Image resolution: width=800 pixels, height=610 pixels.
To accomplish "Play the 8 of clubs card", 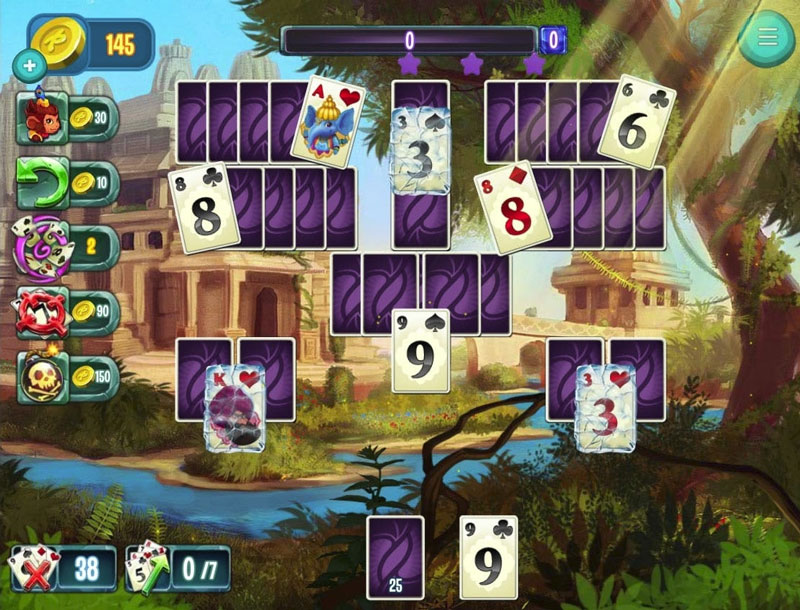I will (205, 207).
